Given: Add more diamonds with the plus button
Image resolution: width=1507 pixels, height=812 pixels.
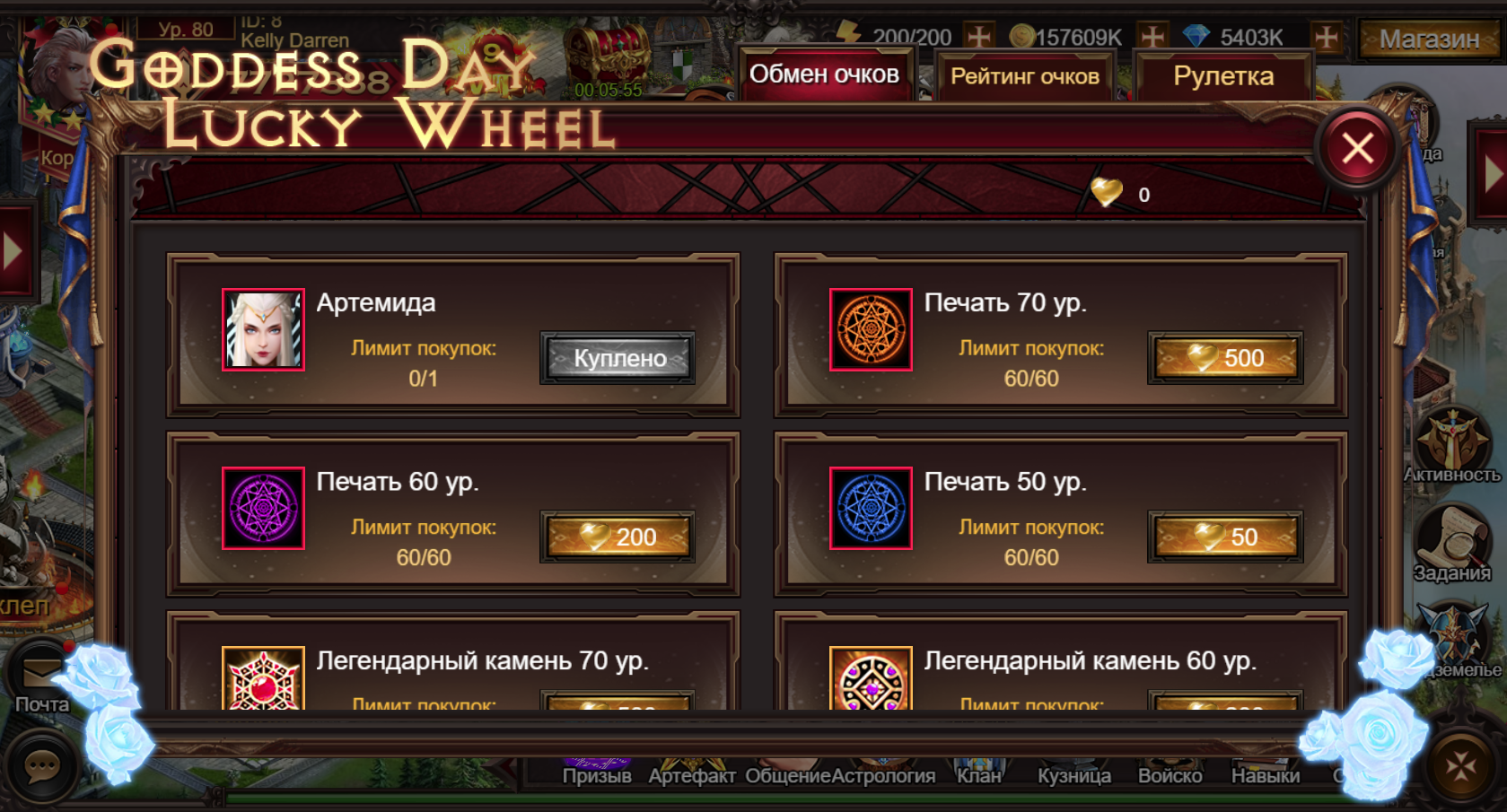Looking at the screenshot, I should pyautogui.click(x=1326, y=37).
